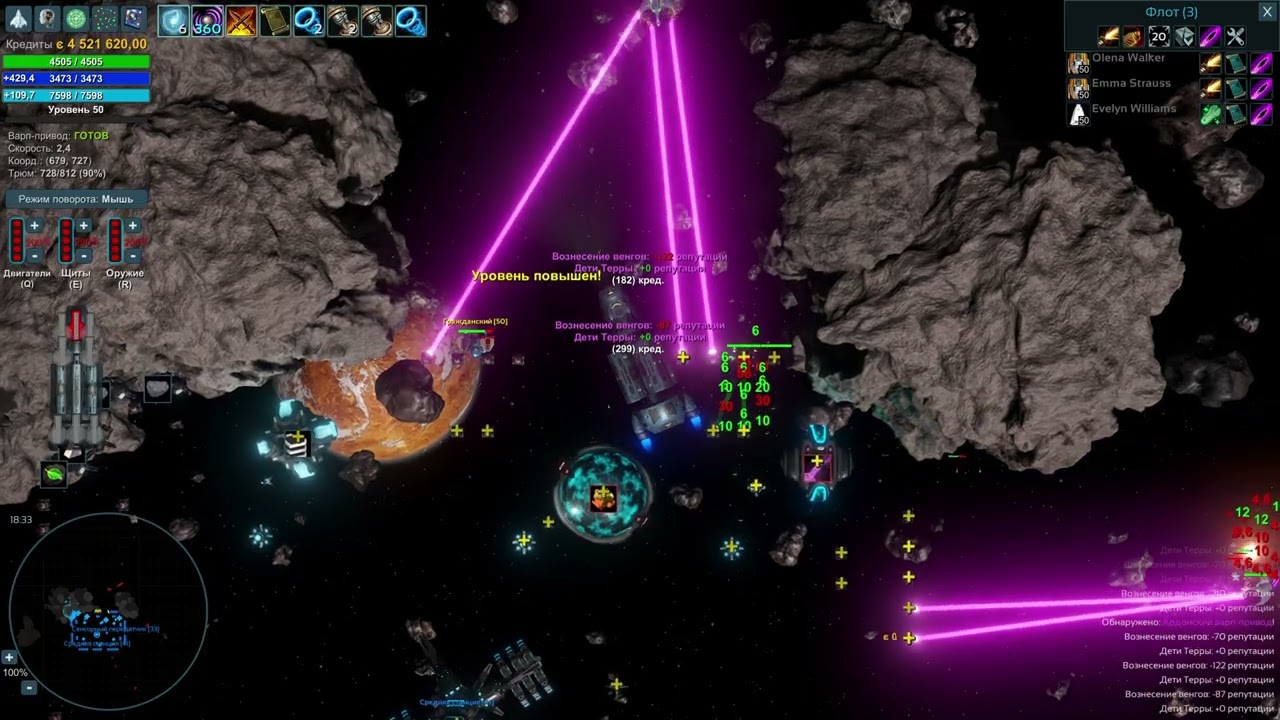
Task: Decrease Щиты power with the minus button
Action: point(84,256)
